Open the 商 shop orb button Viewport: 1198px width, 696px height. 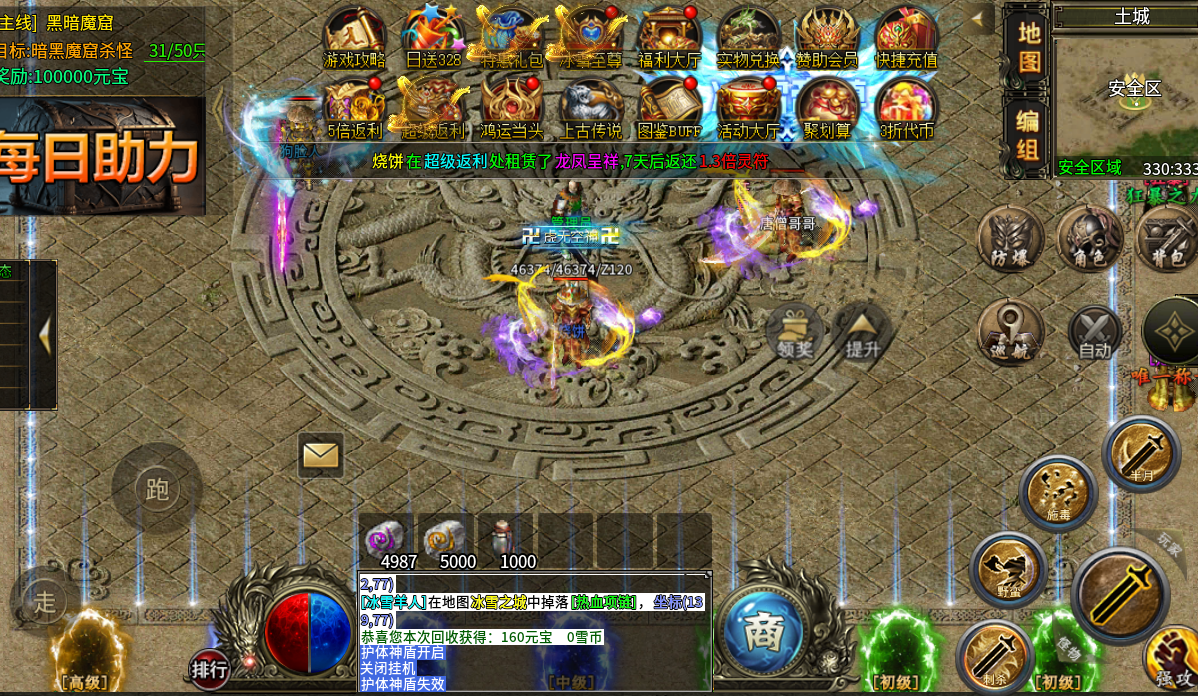tap(764, 635)
